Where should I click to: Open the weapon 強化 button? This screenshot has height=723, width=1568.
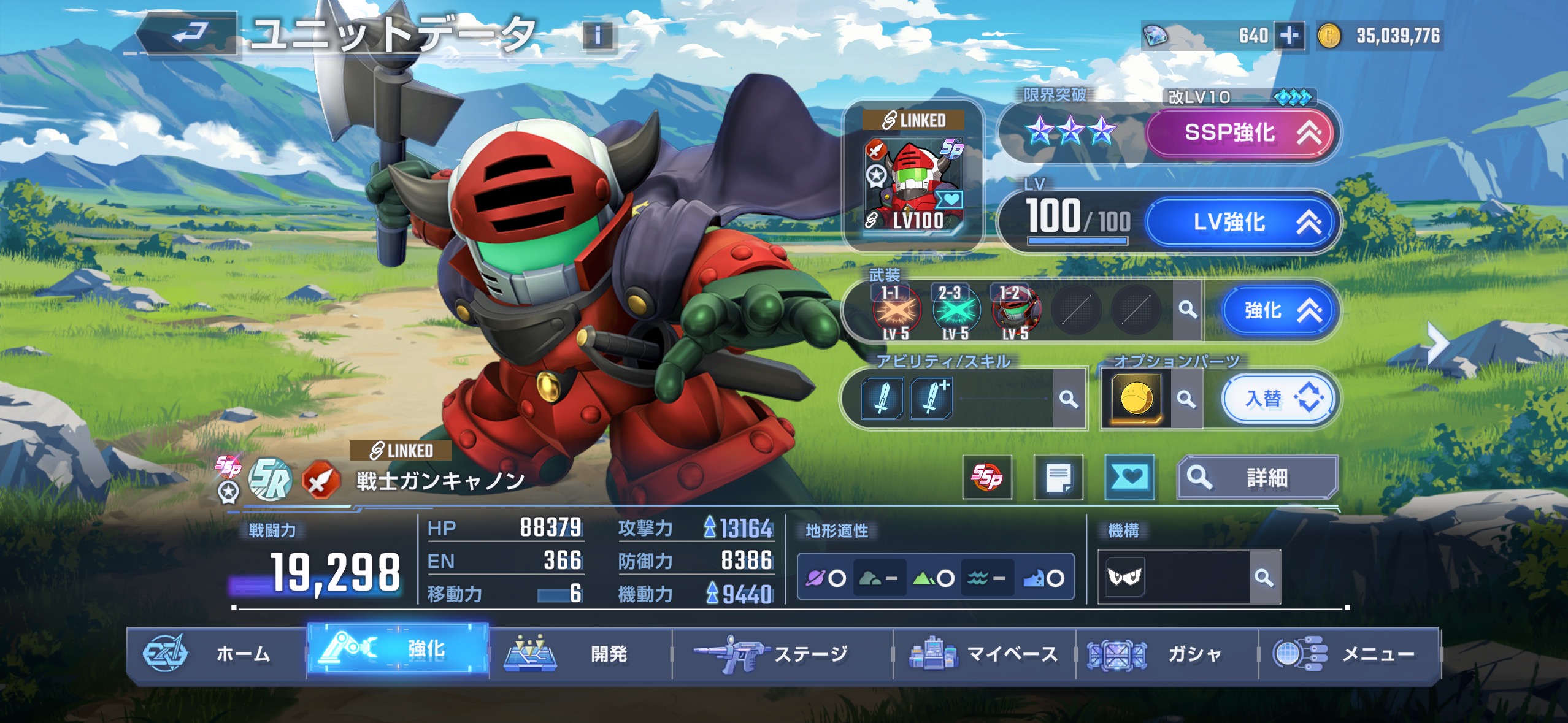(x=1280, y=310)
